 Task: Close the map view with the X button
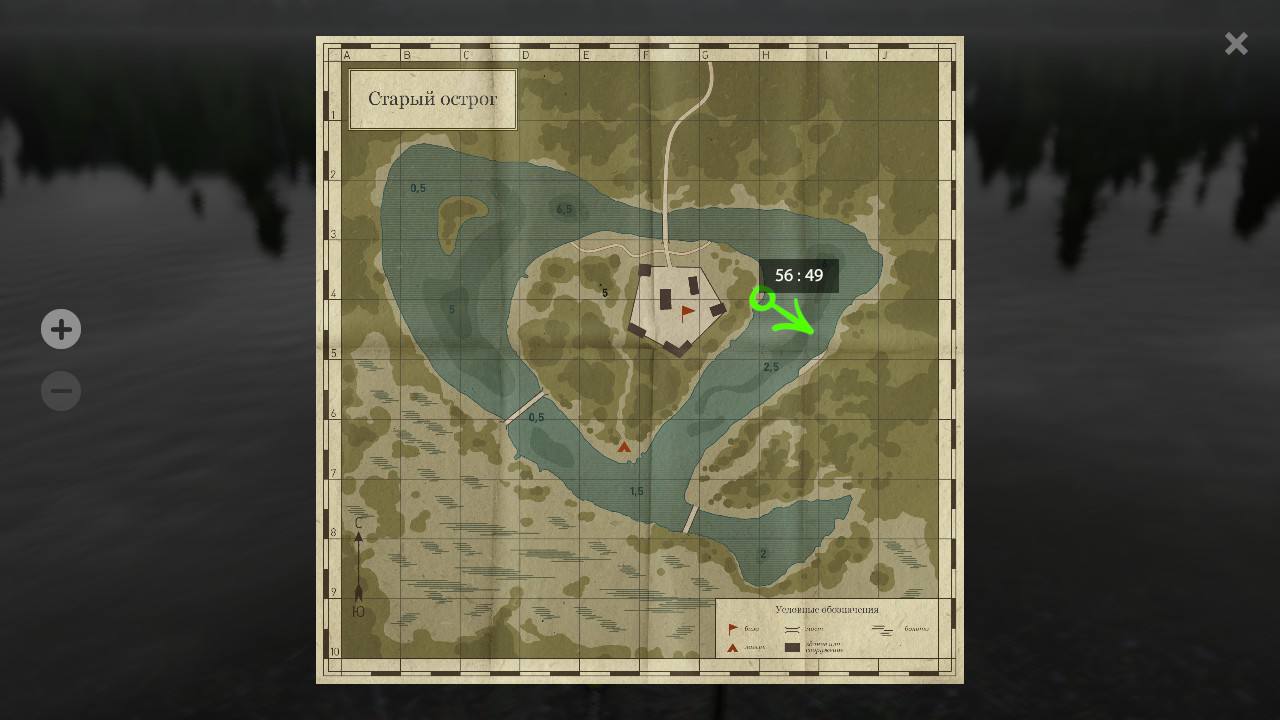pyautogui.click(x=1236, y=43)
